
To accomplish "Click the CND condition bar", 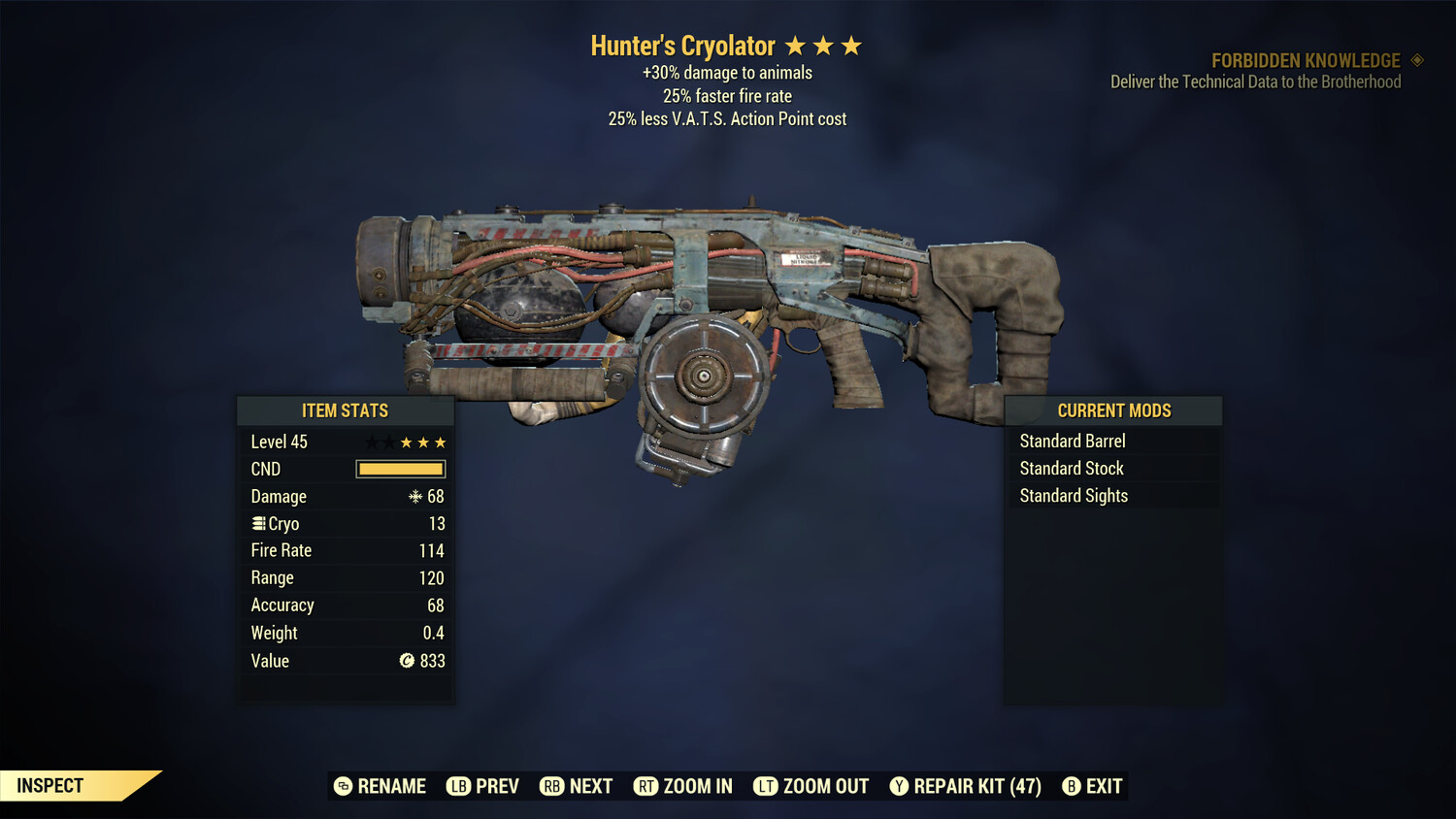I will coord(400,469).
